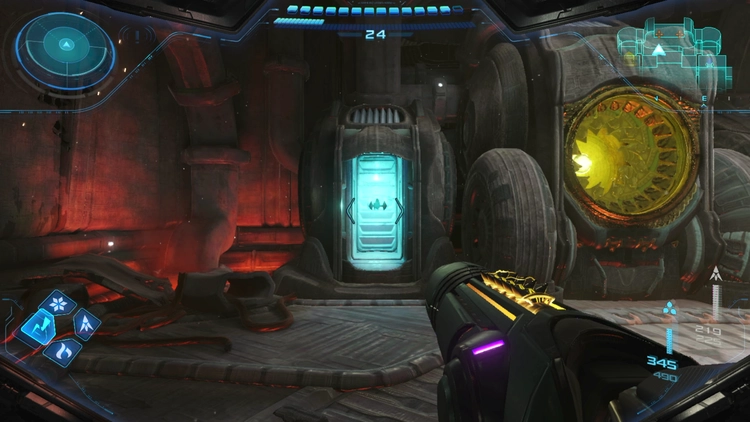Screen dimensions: 750x422
Task: Click the white missile ammo icon
Action: click(x=715, y=273)
